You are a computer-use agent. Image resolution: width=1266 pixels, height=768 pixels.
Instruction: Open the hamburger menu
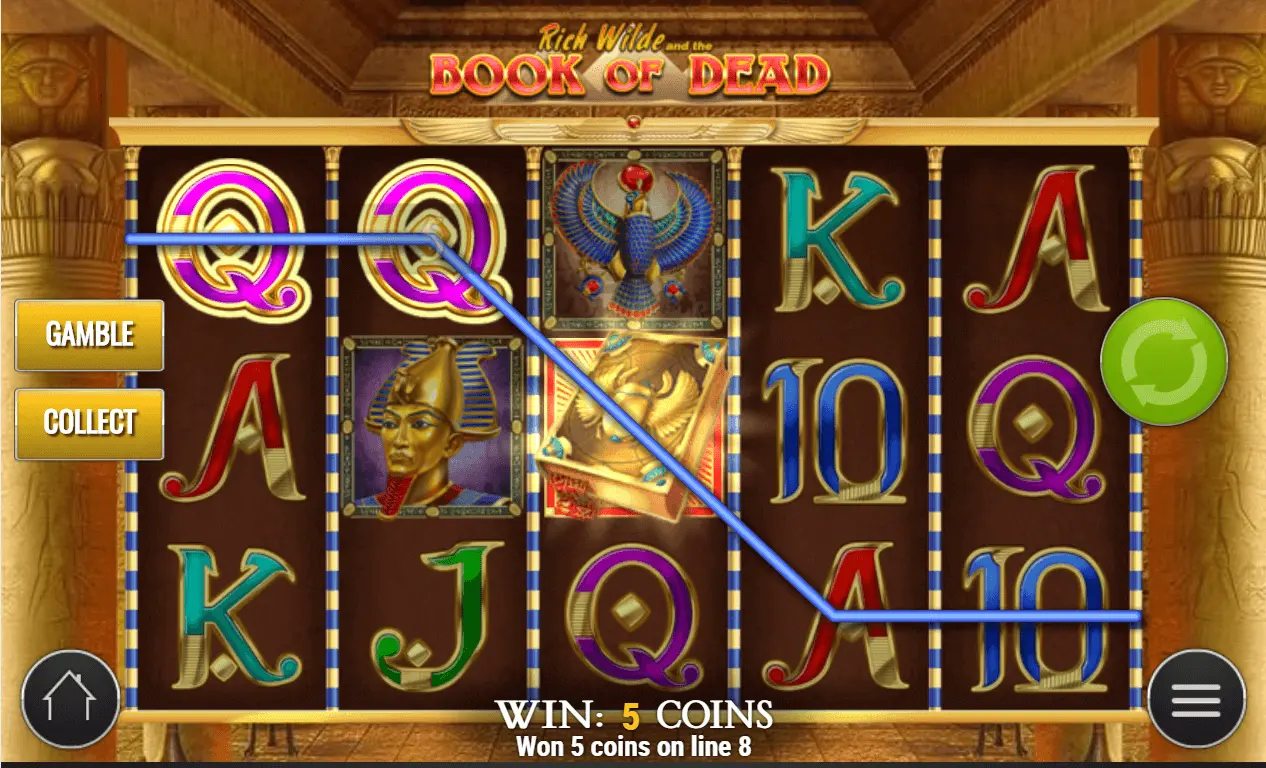tap(1196, 698)
